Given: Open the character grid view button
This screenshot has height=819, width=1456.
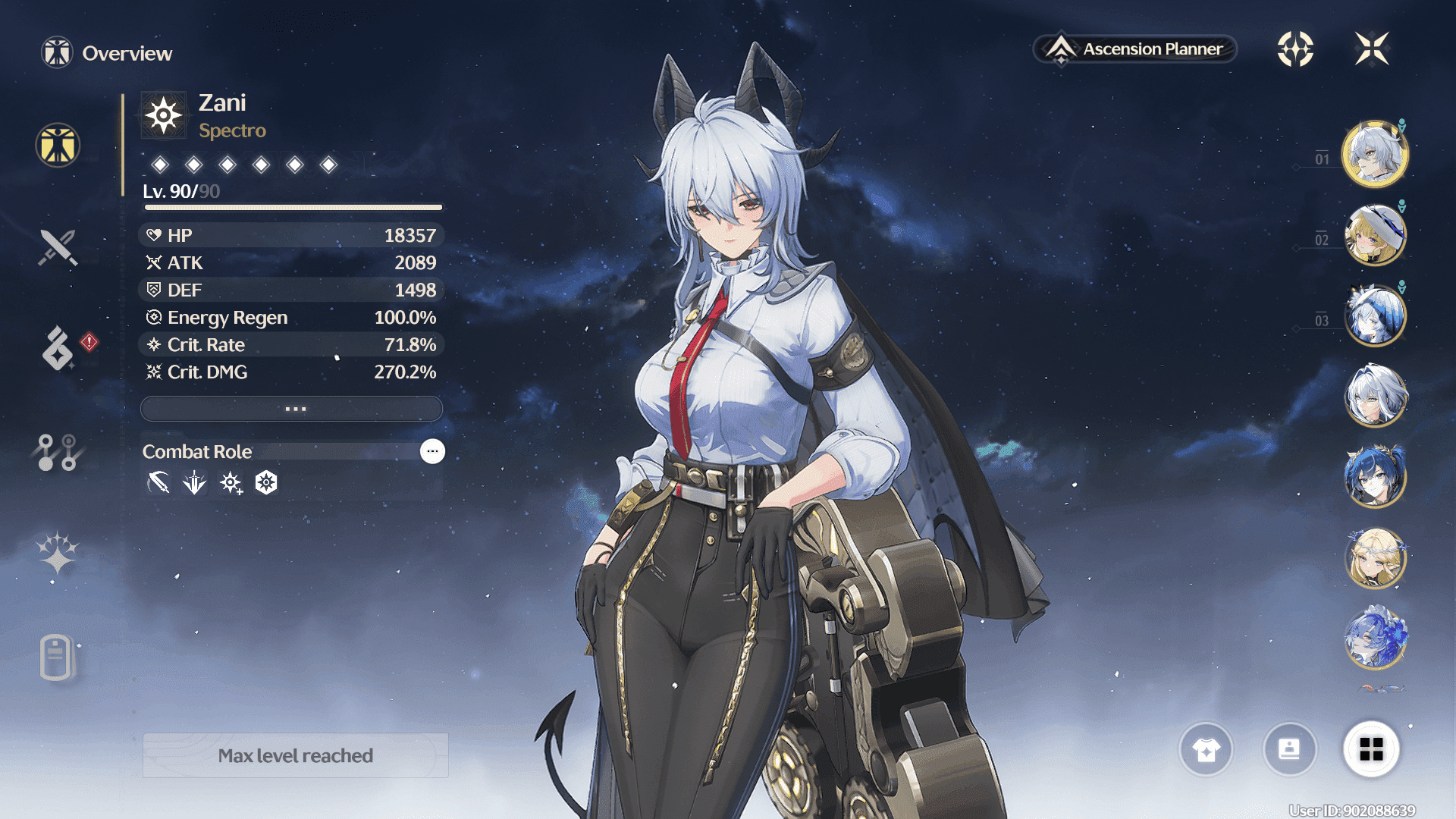Looking at the screenshot, I should (x=1371, y=750).
